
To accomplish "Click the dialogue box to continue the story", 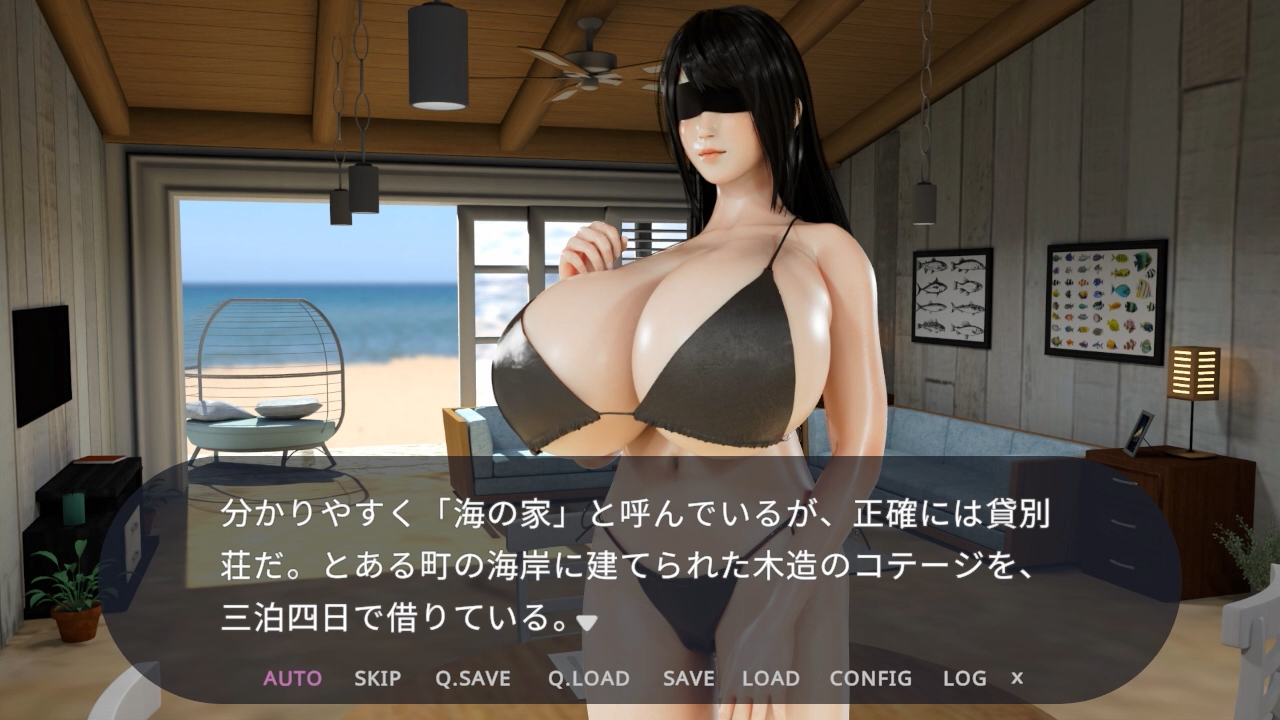I will 640,560.
